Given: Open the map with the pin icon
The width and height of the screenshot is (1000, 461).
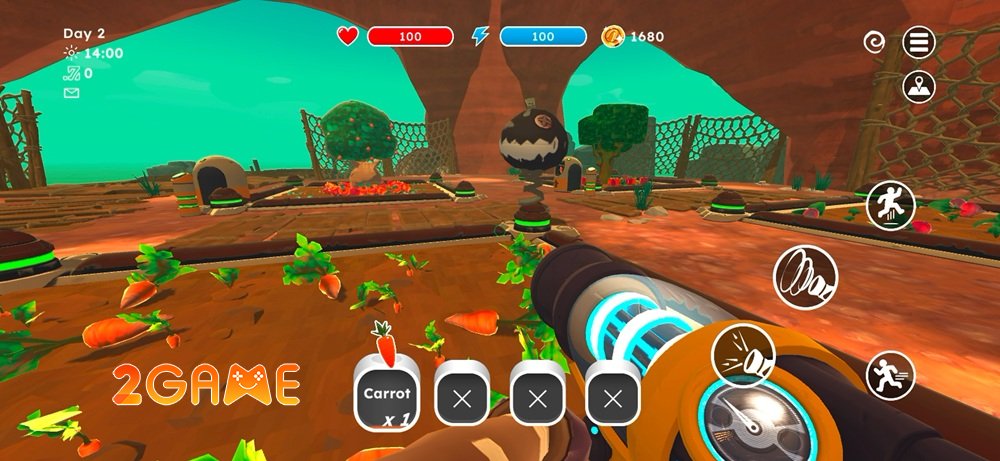Looking at the screenshot, I should coord(919,88).
